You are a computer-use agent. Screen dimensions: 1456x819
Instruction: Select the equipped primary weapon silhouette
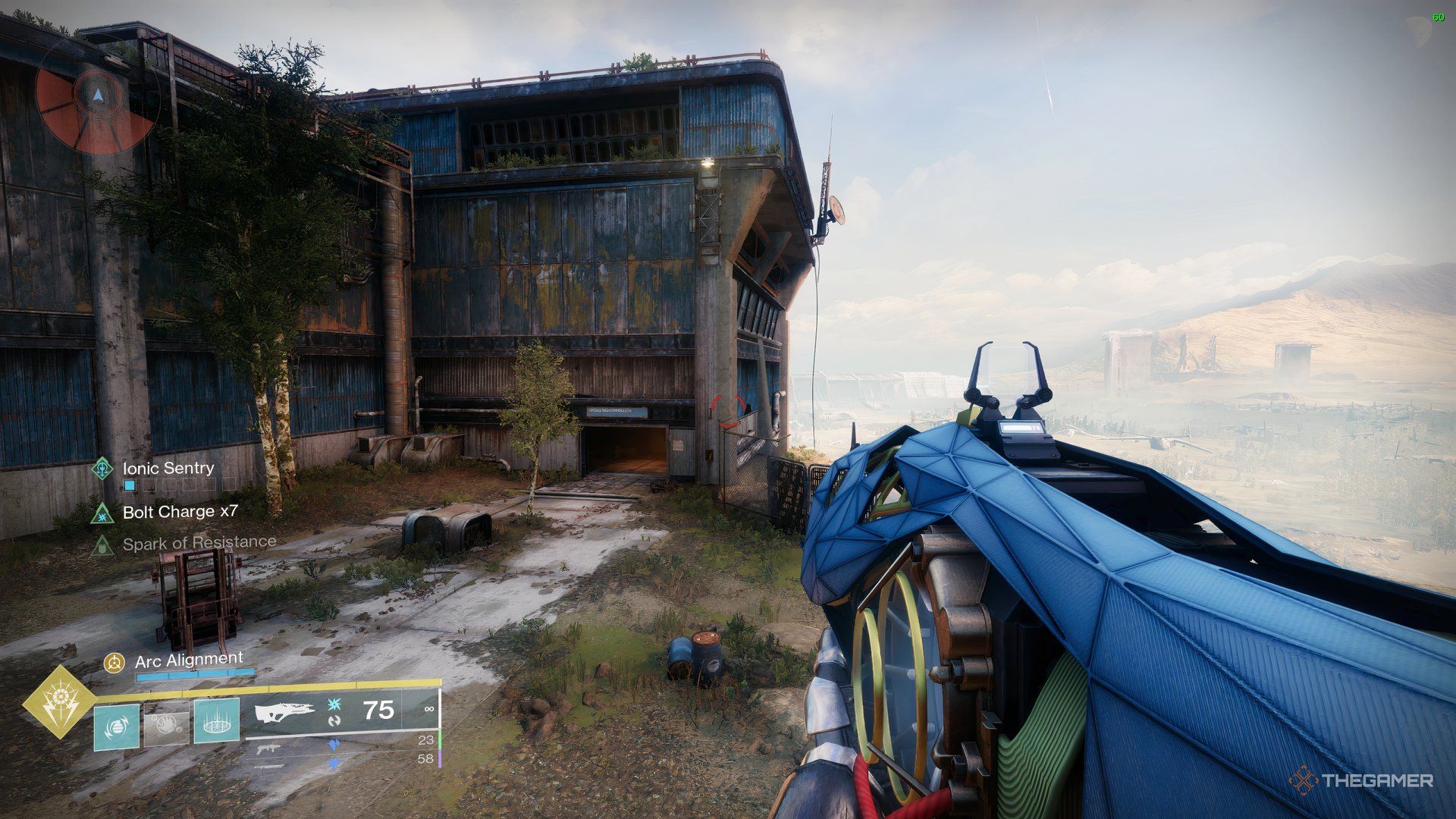tap(284, 714)
